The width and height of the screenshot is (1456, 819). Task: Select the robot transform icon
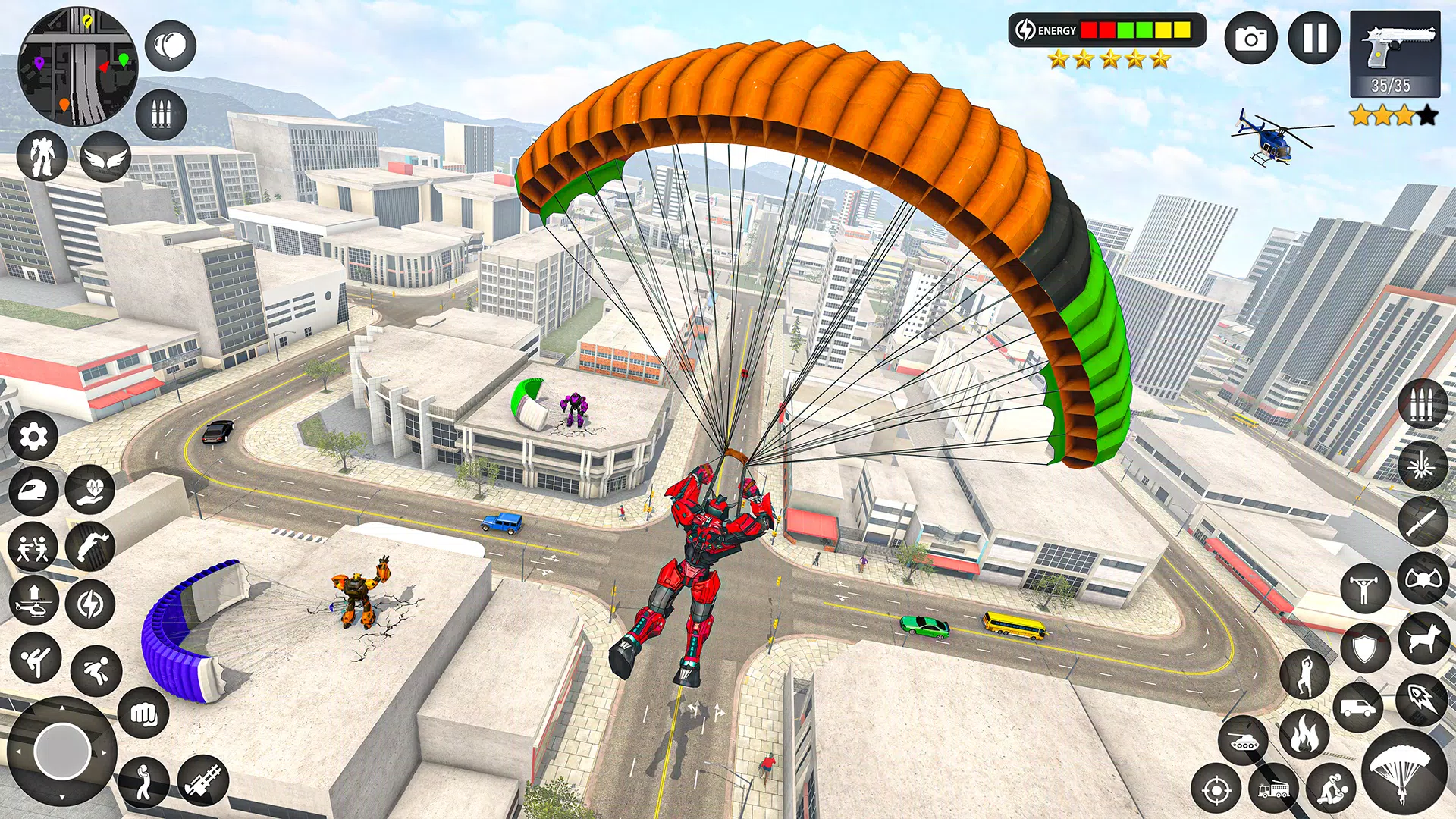coord(42,155)
